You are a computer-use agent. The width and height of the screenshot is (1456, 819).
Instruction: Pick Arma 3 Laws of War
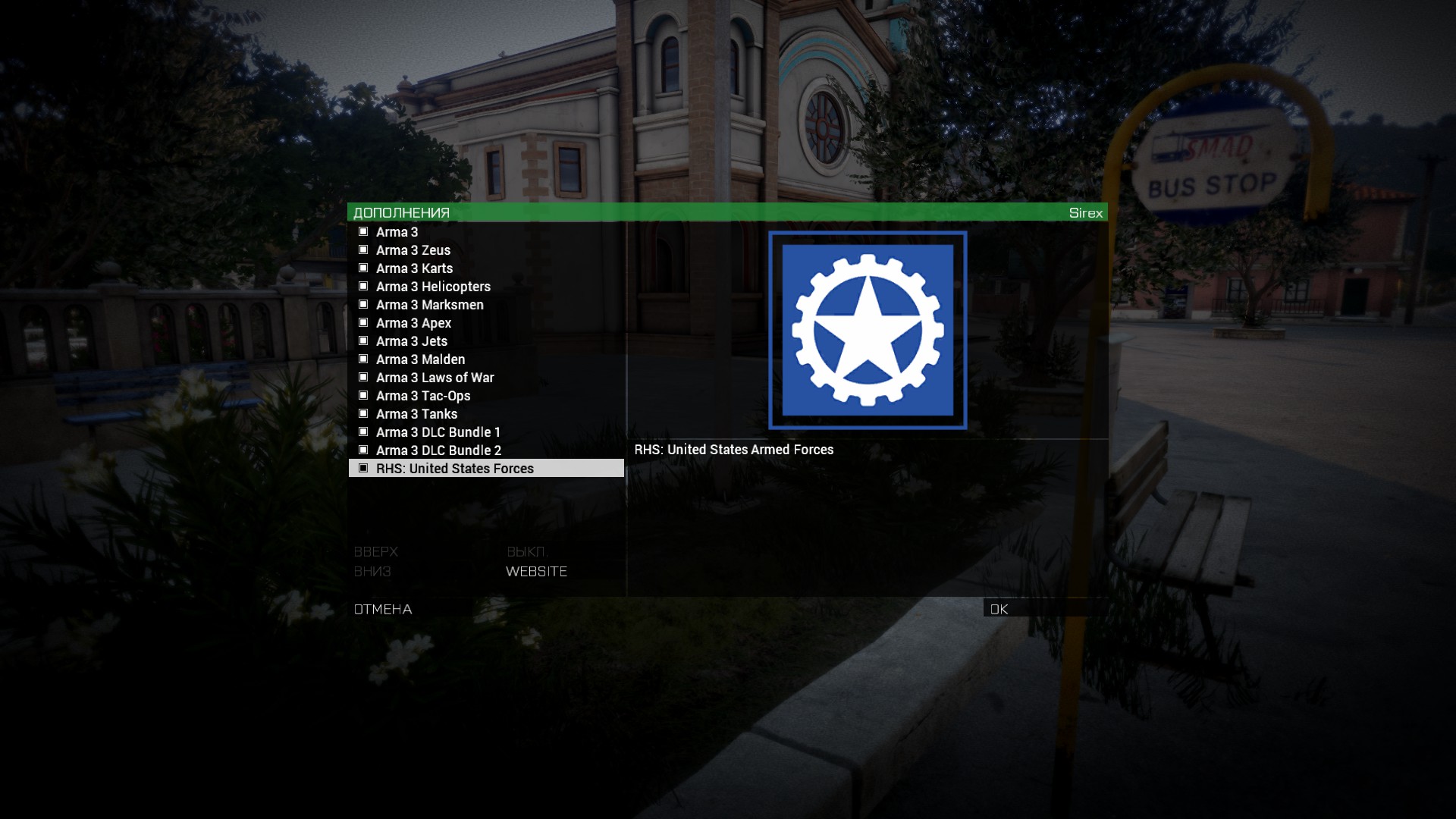435,378
